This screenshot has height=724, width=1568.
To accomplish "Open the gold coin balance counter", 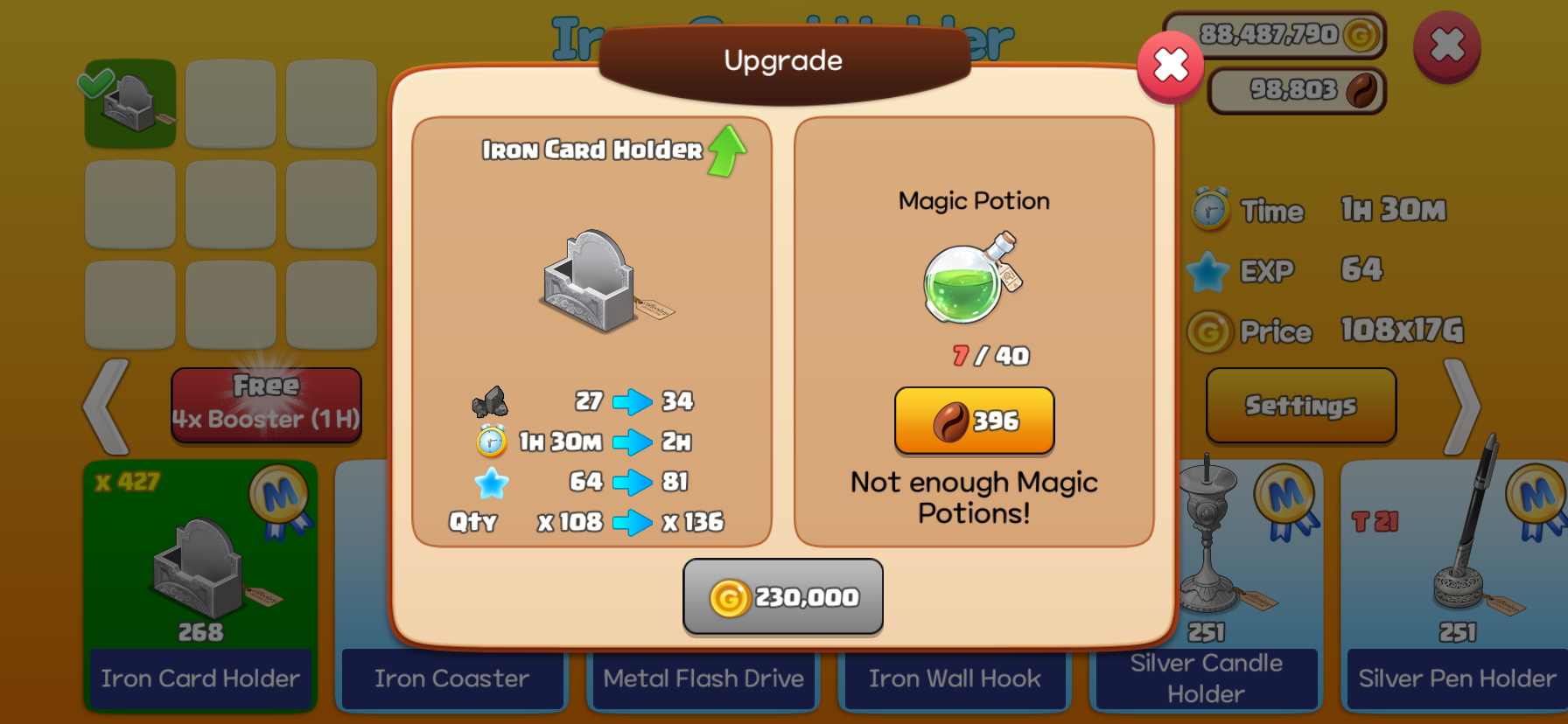I will point(1273,35).
